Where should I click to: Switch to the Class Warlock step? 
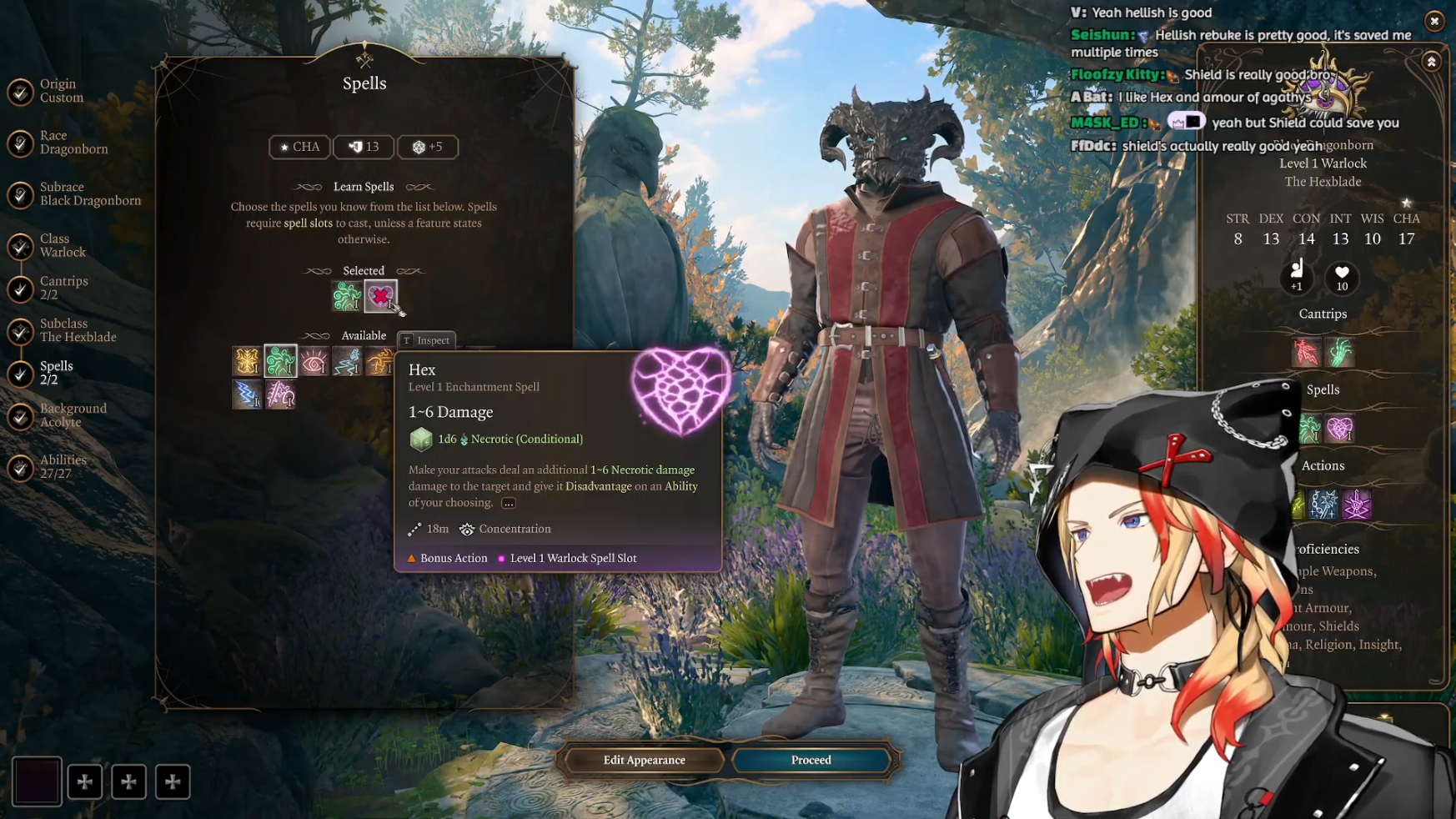[62, 246]
